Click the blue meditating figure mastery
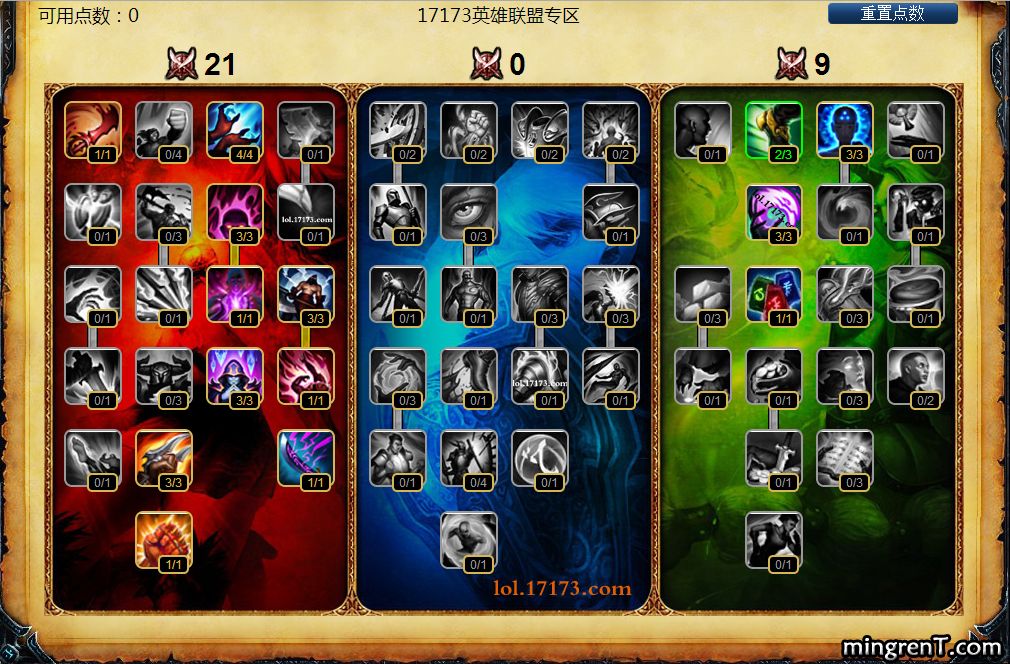The image size is (1010, 664). tap(845, 130)
